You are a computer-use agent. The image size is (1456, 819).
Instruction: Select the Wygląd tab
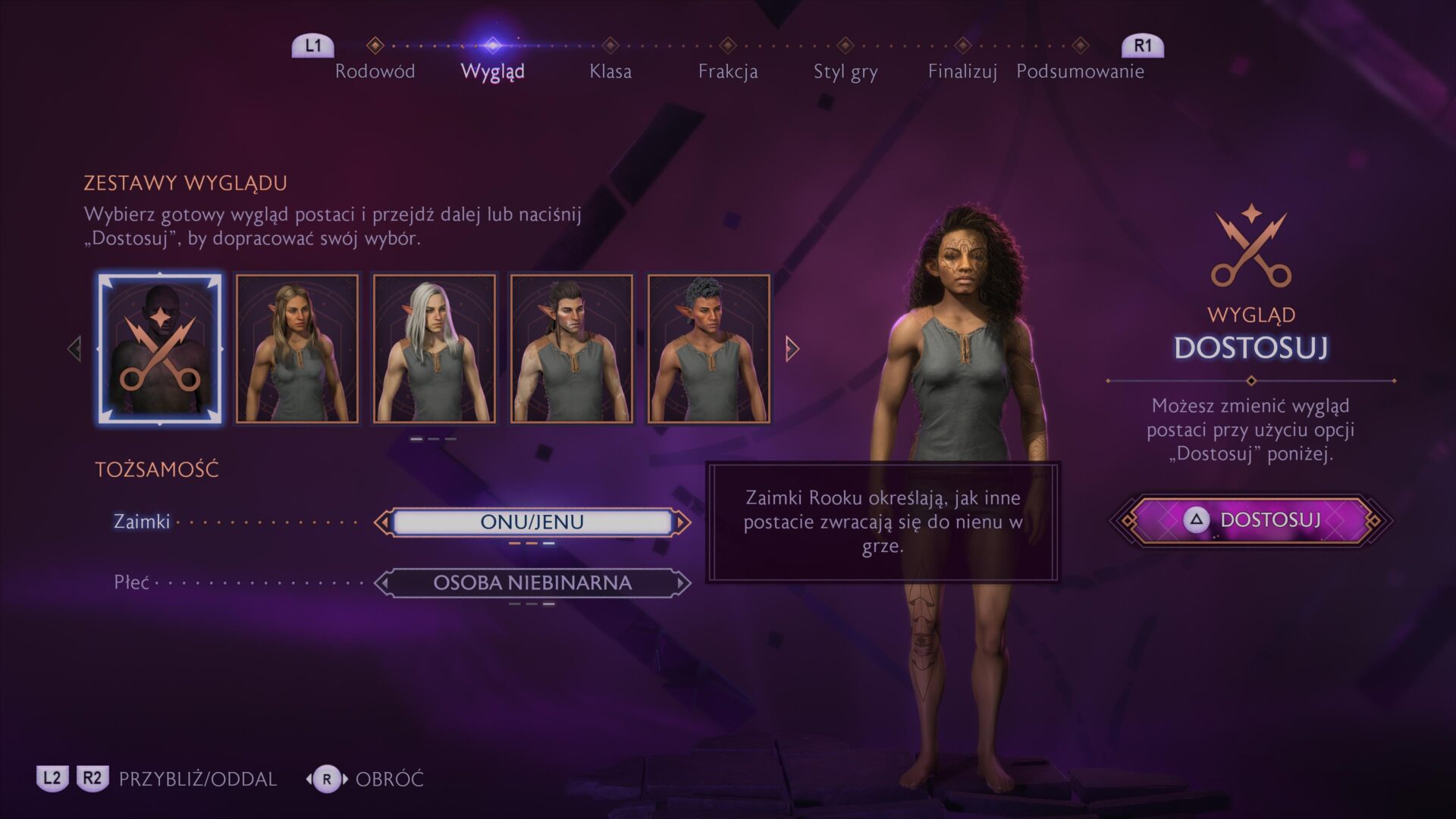click(x=492, y=71)
